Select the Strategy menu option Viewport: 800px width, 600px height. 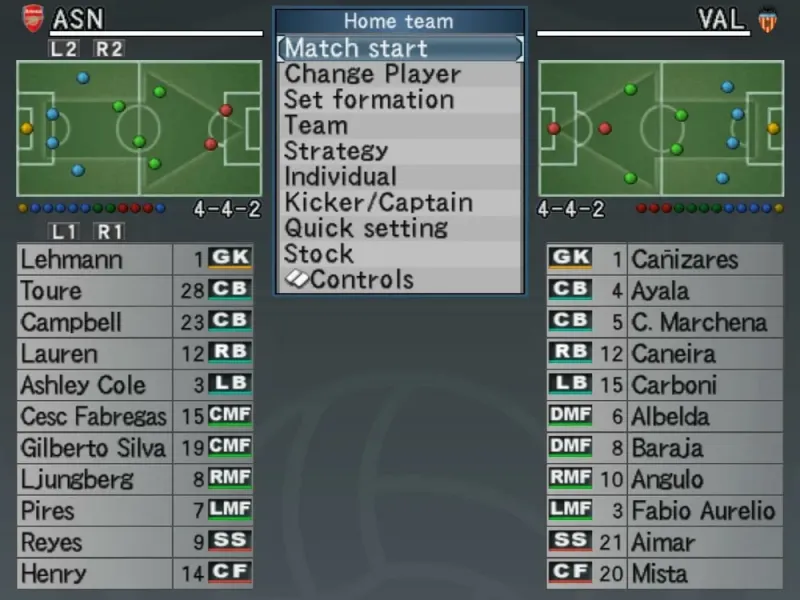(x=336, y=151)
